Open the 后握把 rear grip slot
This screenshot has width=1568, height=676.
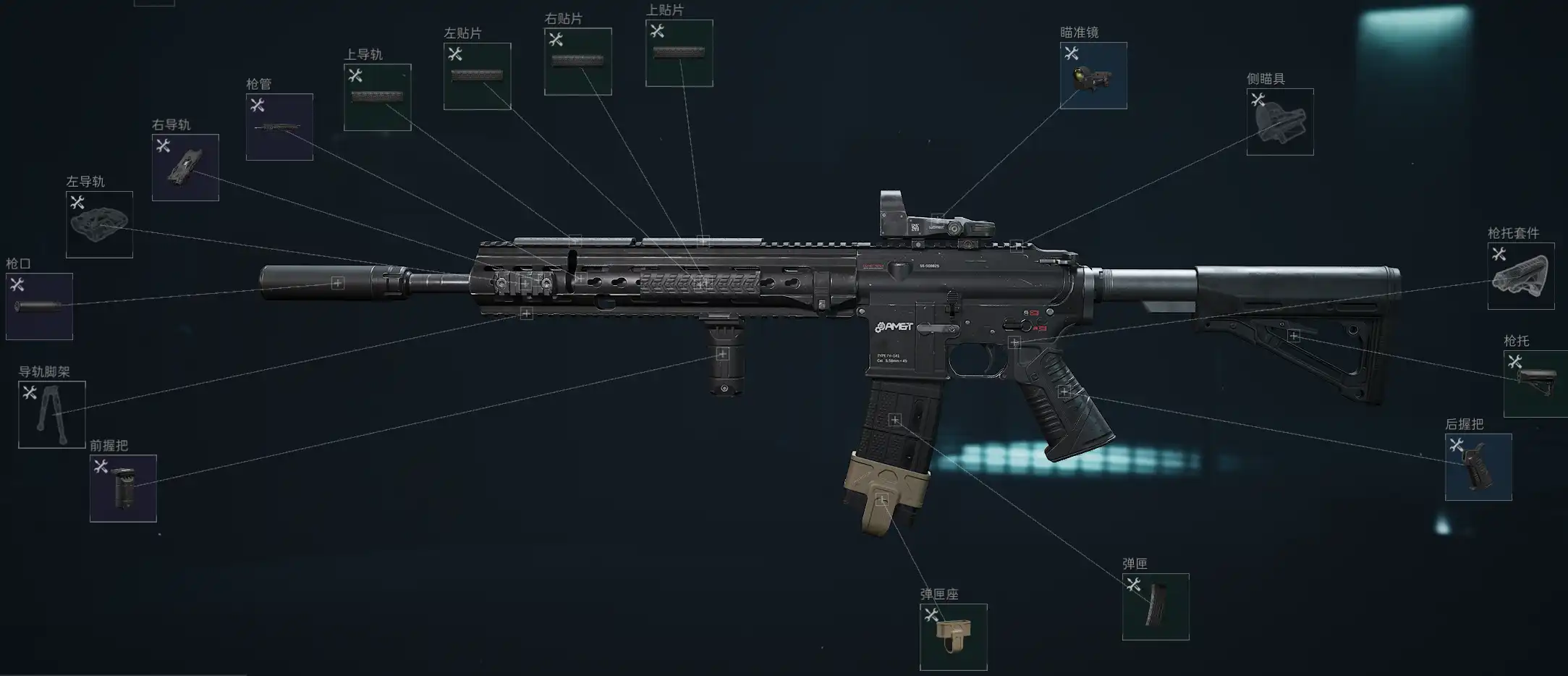[x=1478, y=467]
